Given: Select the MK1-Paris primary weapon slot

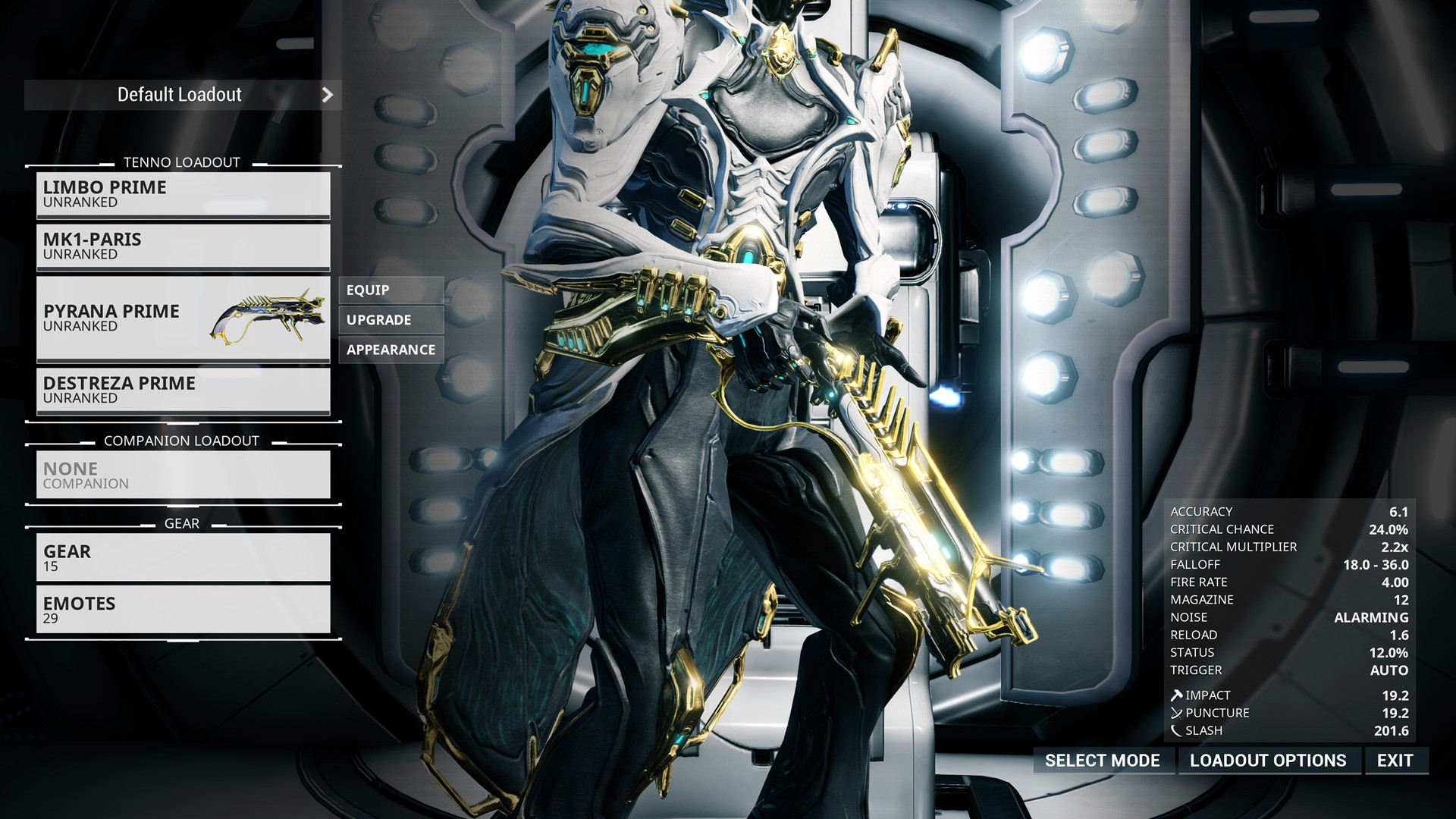Looking at the screenshot, I should 182,246.
